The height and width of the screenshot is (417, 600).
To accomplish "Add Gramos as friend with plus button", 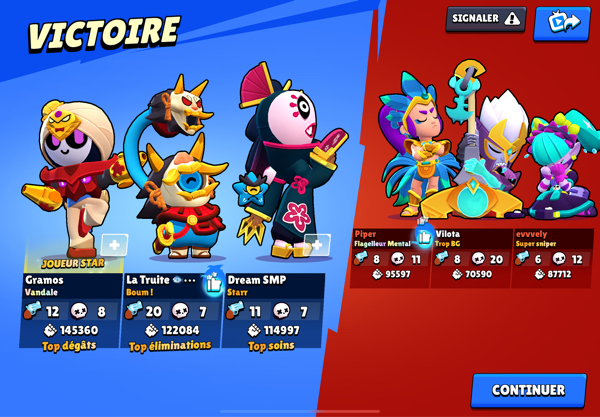I will [x=114, y=245].
